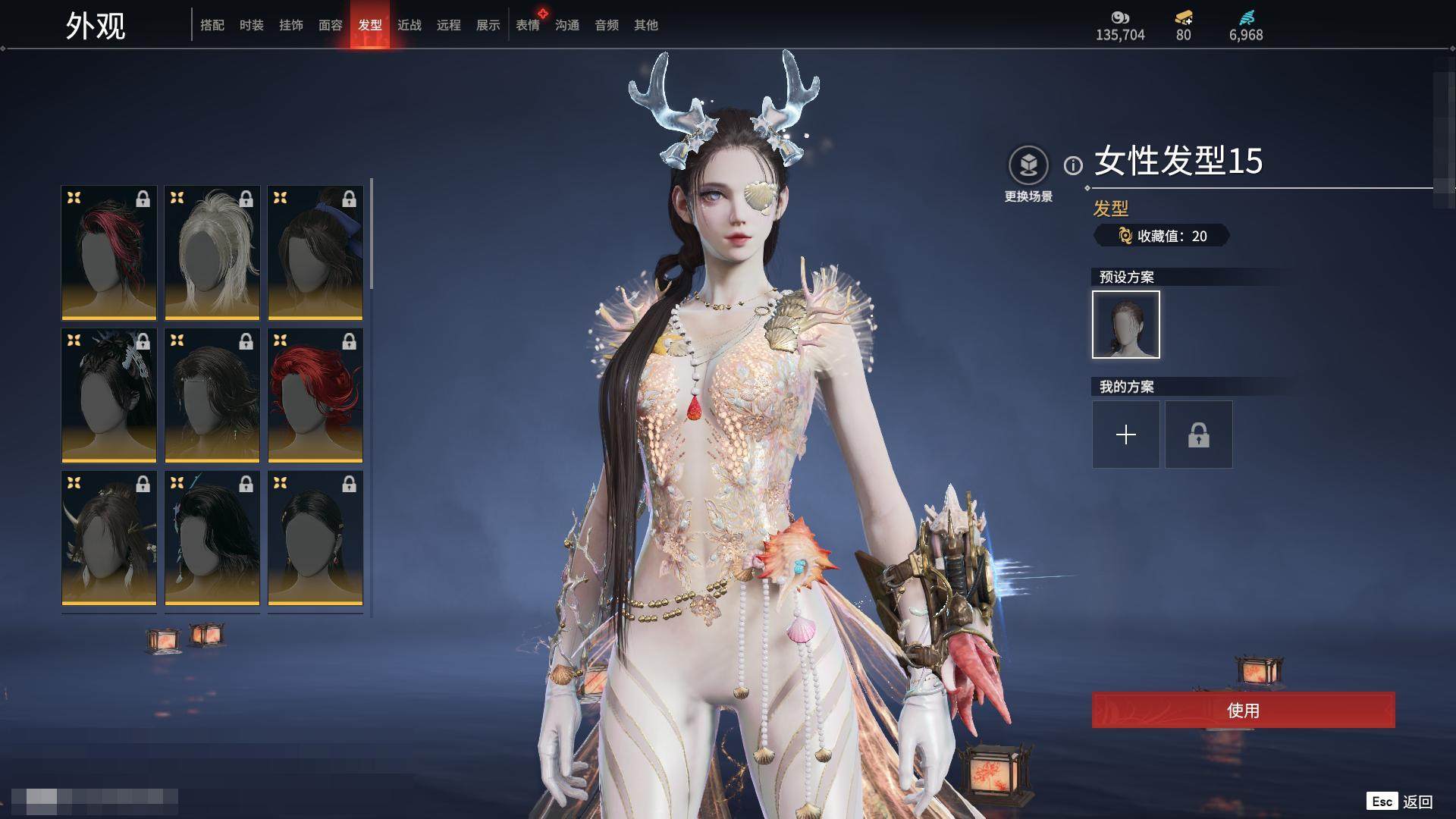Image resolution: width=1456 pixels, height=819 pixels.
Task: Select the 音频 tab
Action: [607, 25]
